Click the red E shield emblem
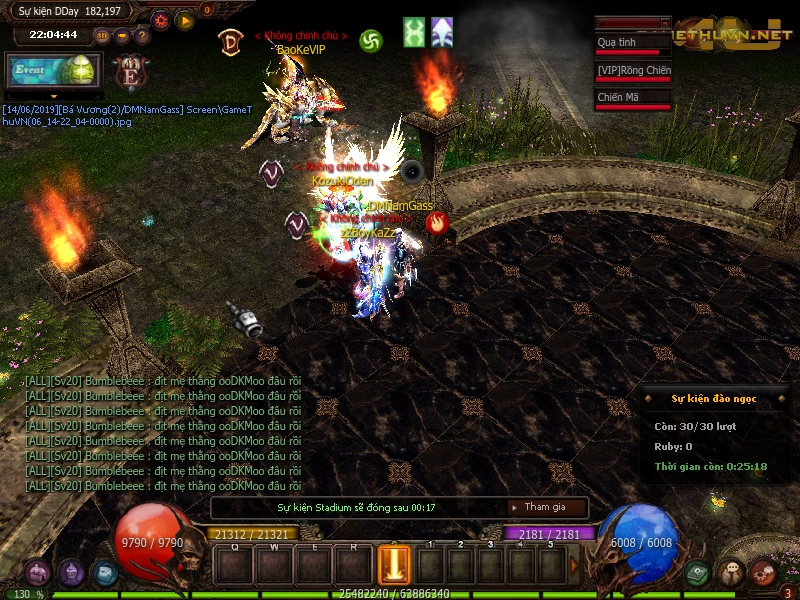The width and height of the screenshot is (800, 600). pos(129,73)
